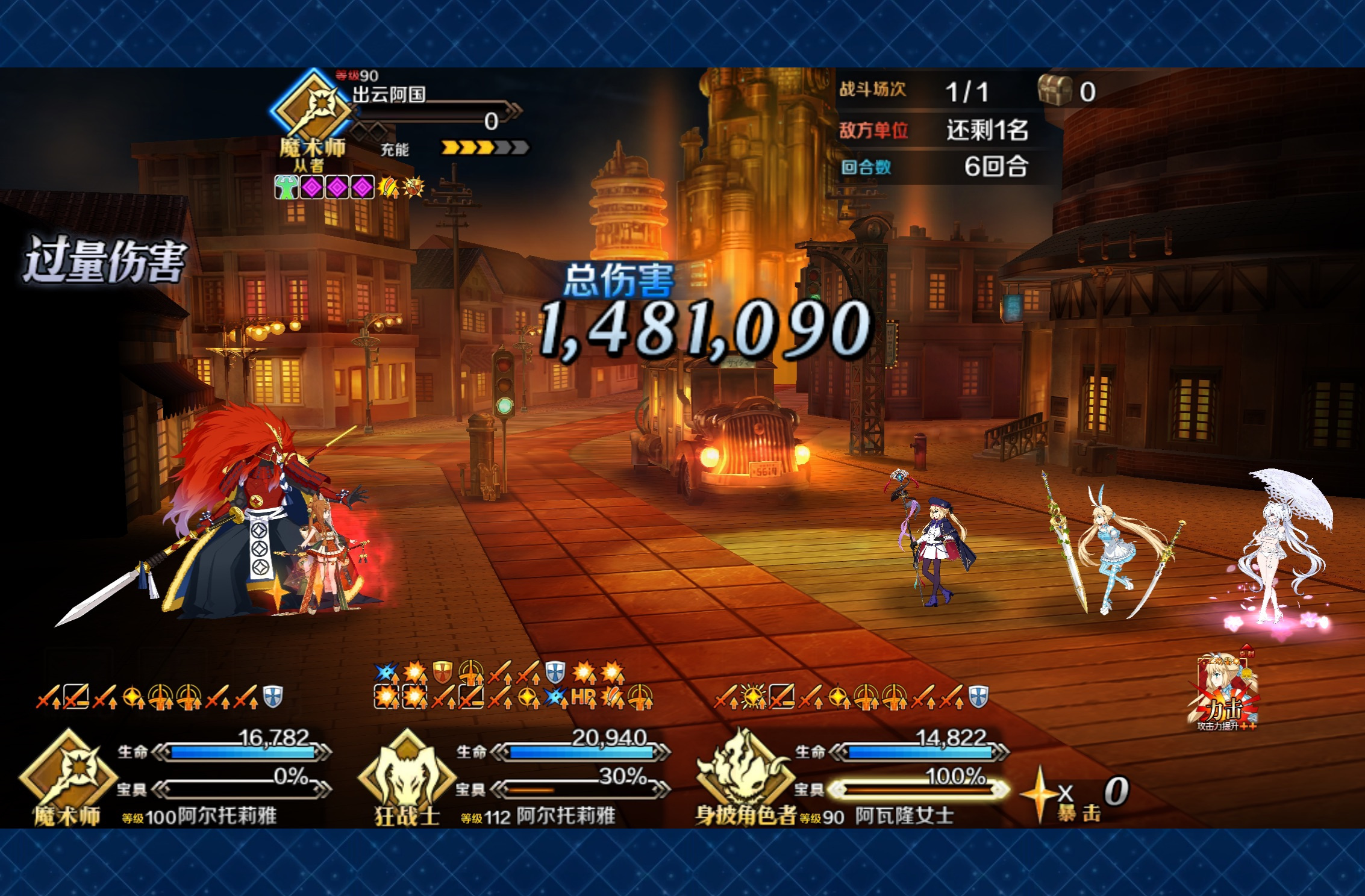The height and width of the screenshot is (896, 1365).
Task: Select the level 112 狂战士 阿尔托莉雅 panel
Action: (512, 777)
